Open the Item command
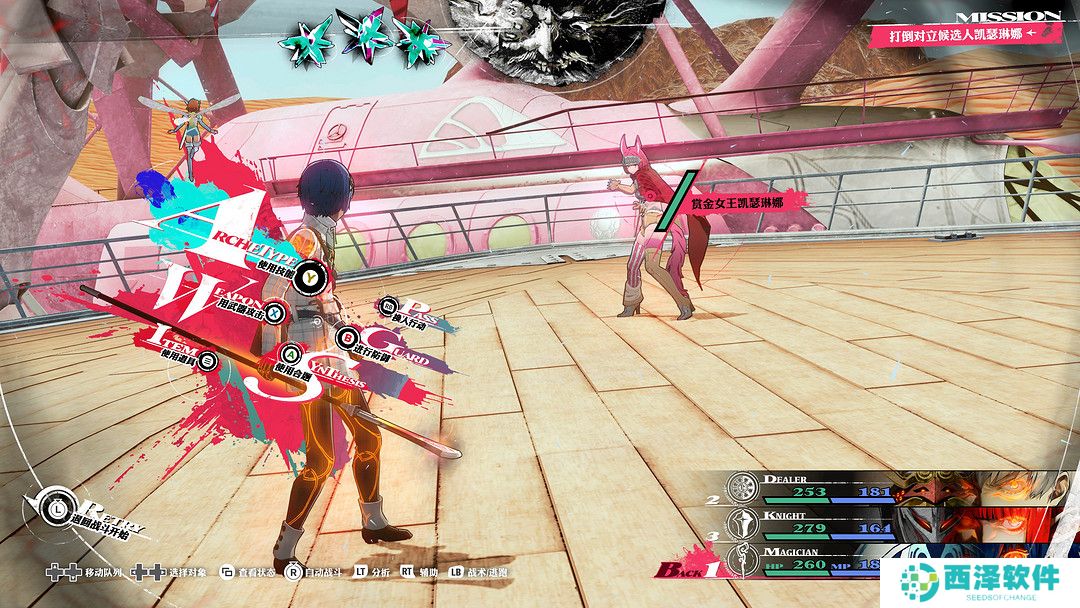The width and height of the screenshot is (1080, 608). pyautogui.click(x=208, y=359)
